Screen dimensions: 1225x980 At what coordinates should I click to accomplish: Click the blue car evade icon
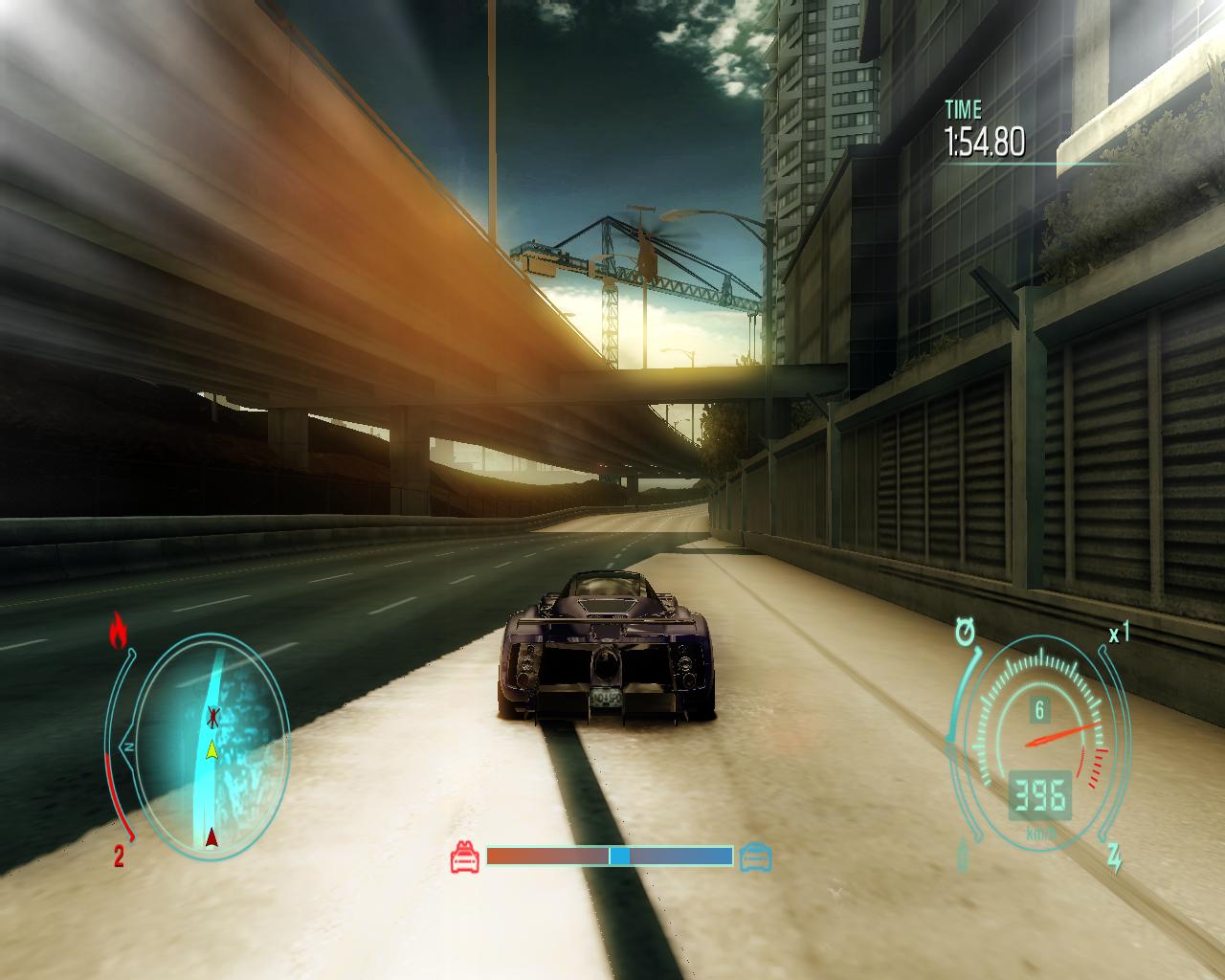(755, 857)
